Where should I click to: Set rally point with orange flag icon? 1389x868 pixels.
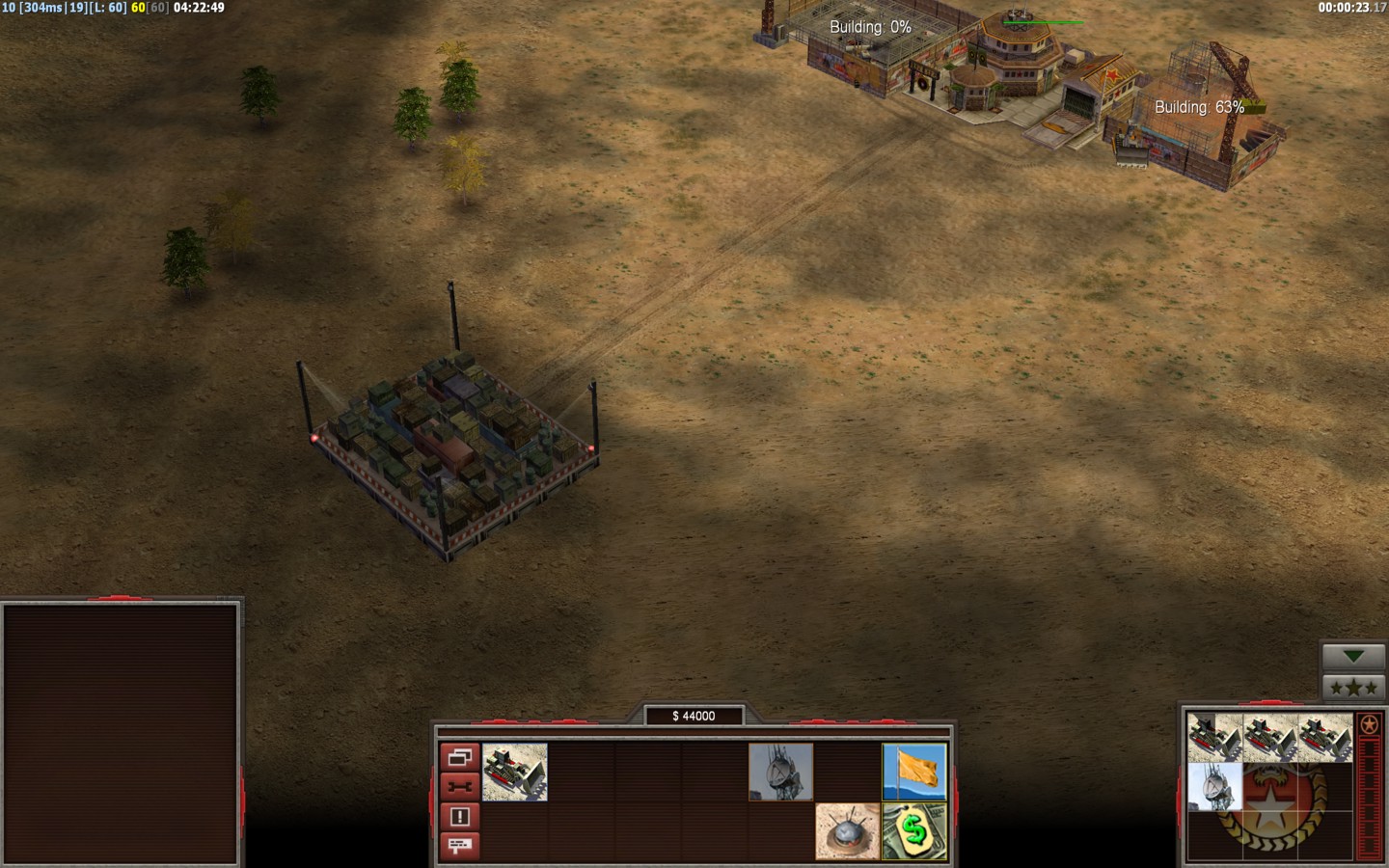coord(914,772)
